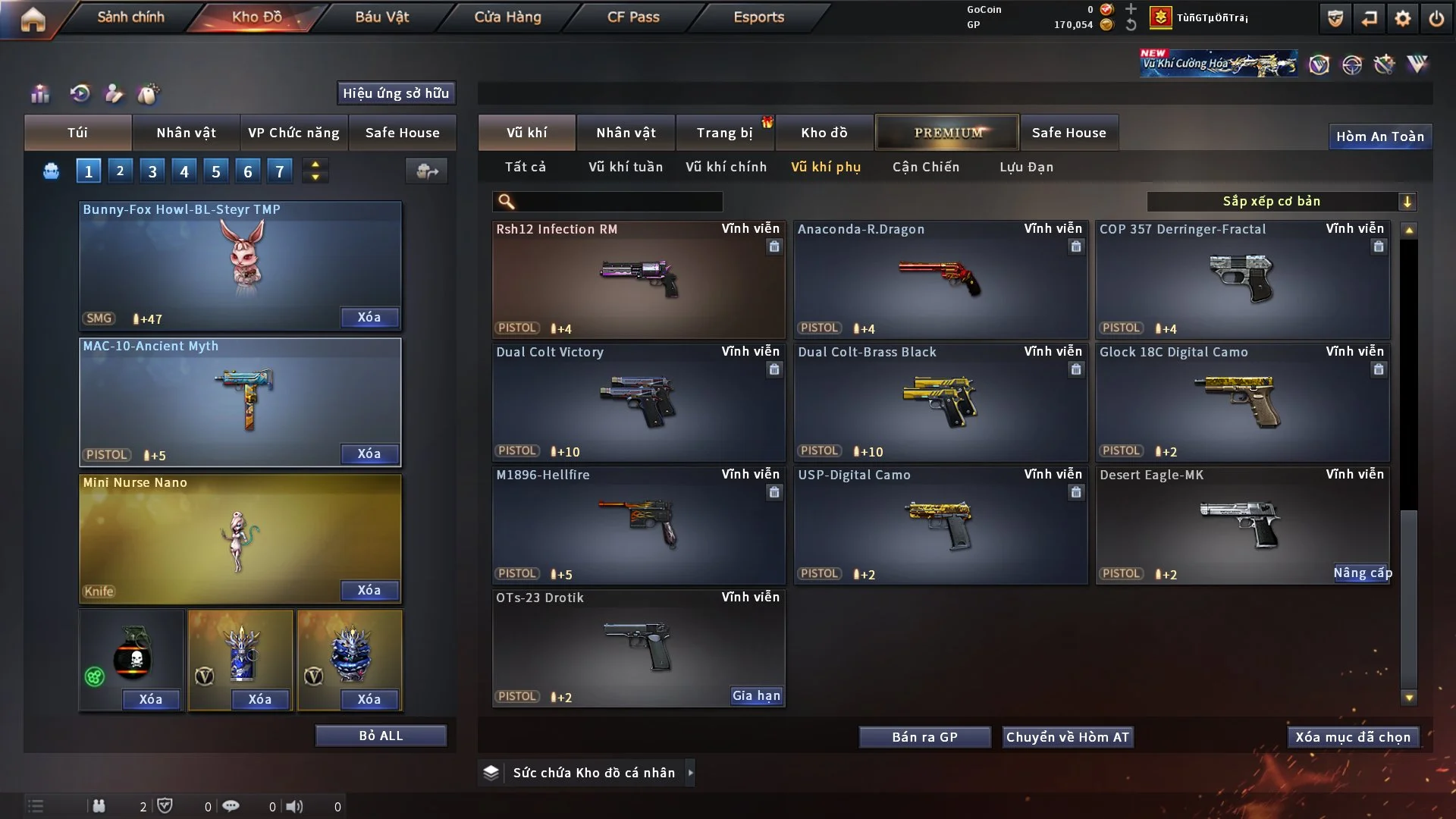
Task: Open settings via the gear icon
Action: point(1402,18)
